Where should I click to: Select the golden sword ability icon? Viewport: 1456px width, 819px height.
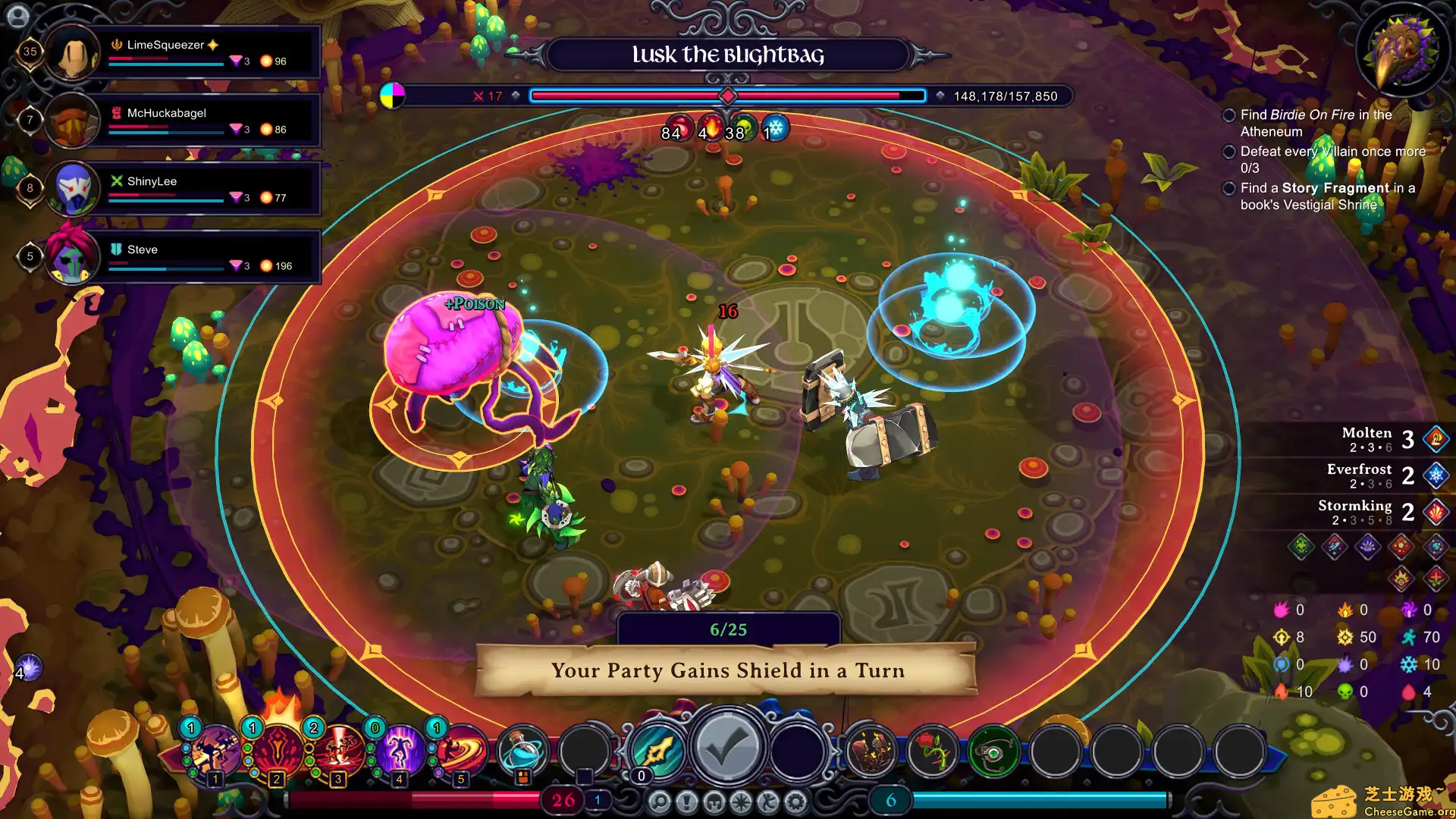[x=657, y=751]
